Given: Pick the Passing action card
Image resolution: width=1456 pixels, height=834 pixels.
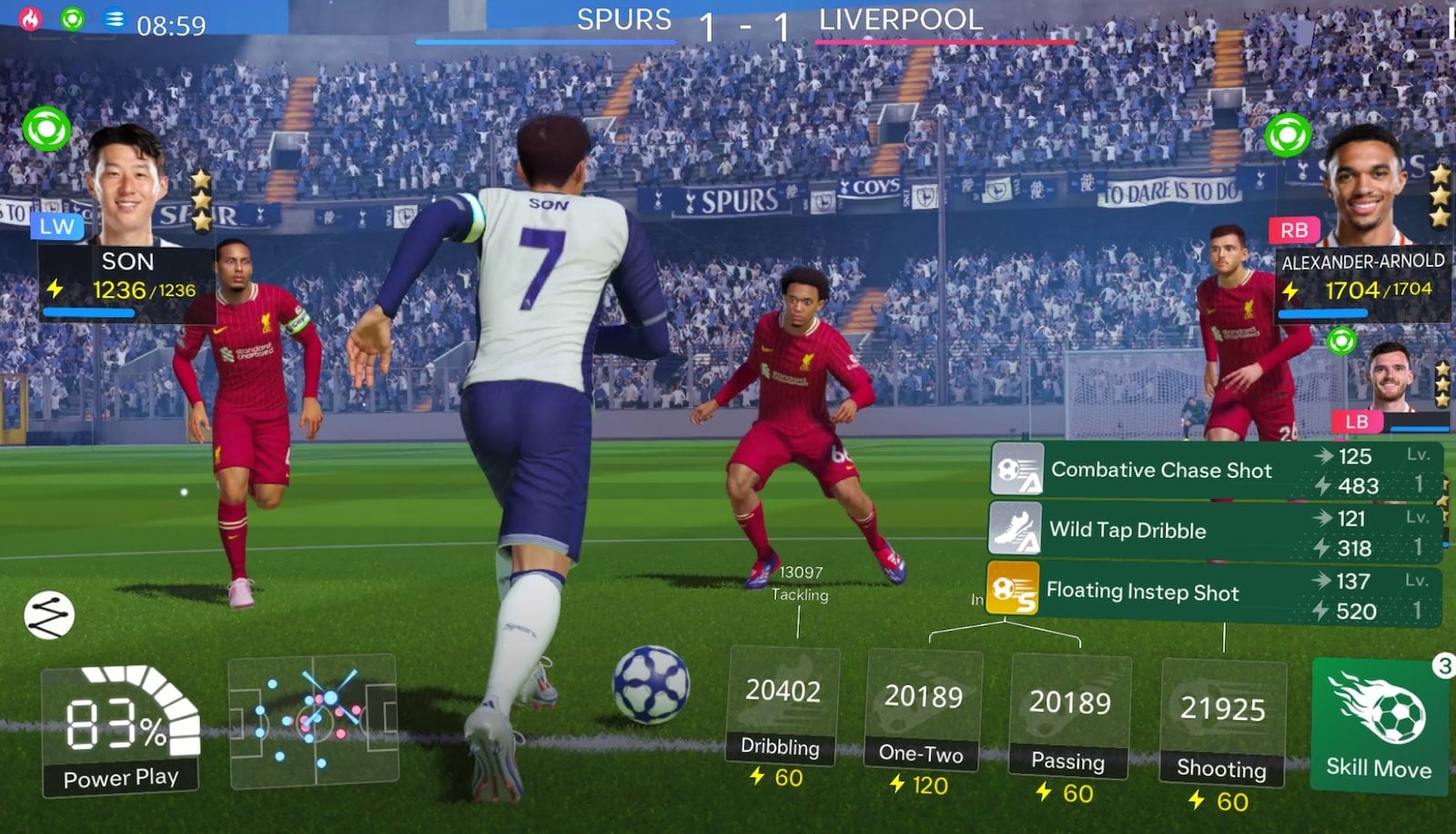Looking at the screenshot, I should pos(1069,717).
